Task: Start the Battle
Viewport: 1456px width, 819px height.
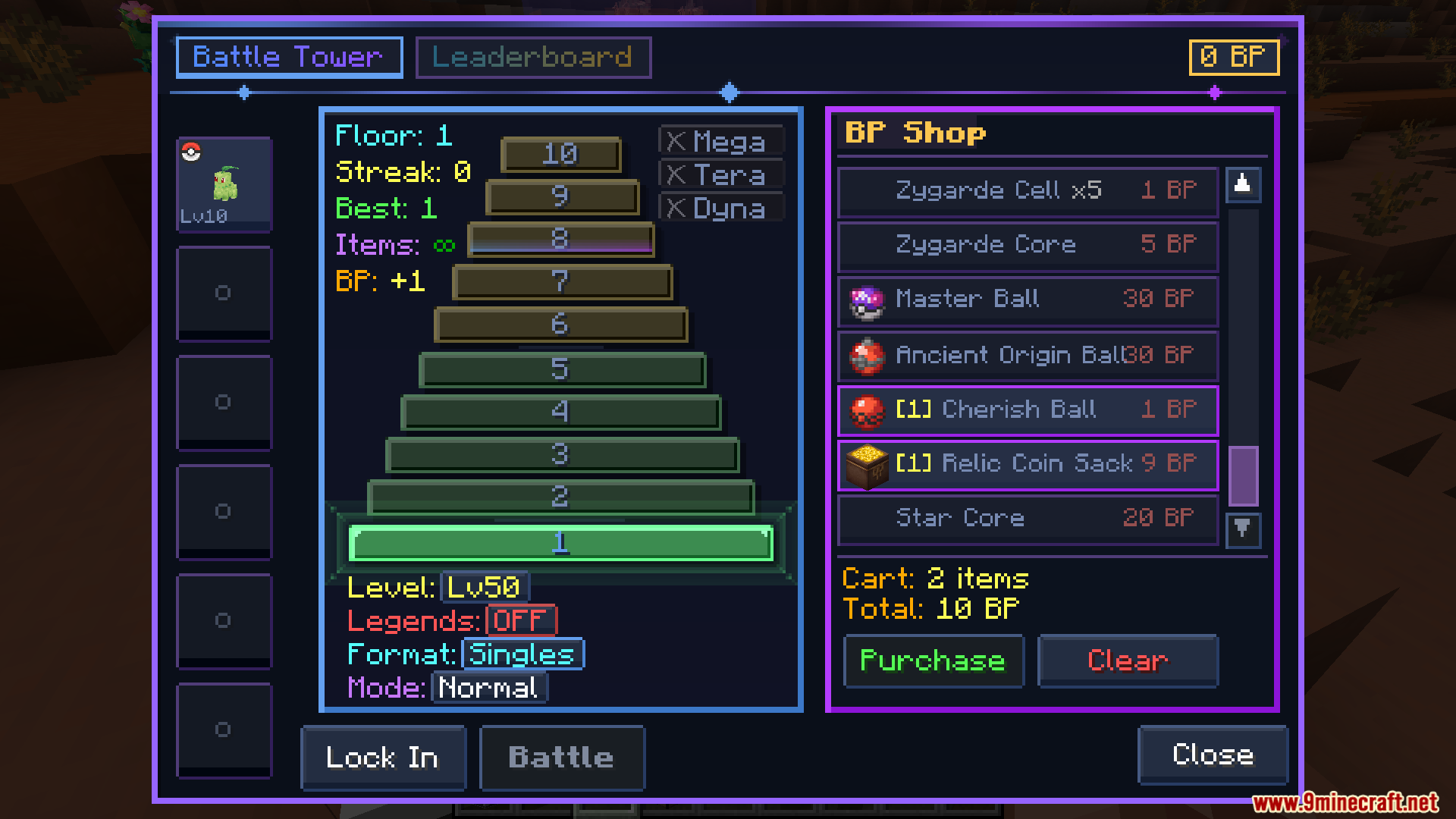Action: pyautogui.click(x=562, y=758)
